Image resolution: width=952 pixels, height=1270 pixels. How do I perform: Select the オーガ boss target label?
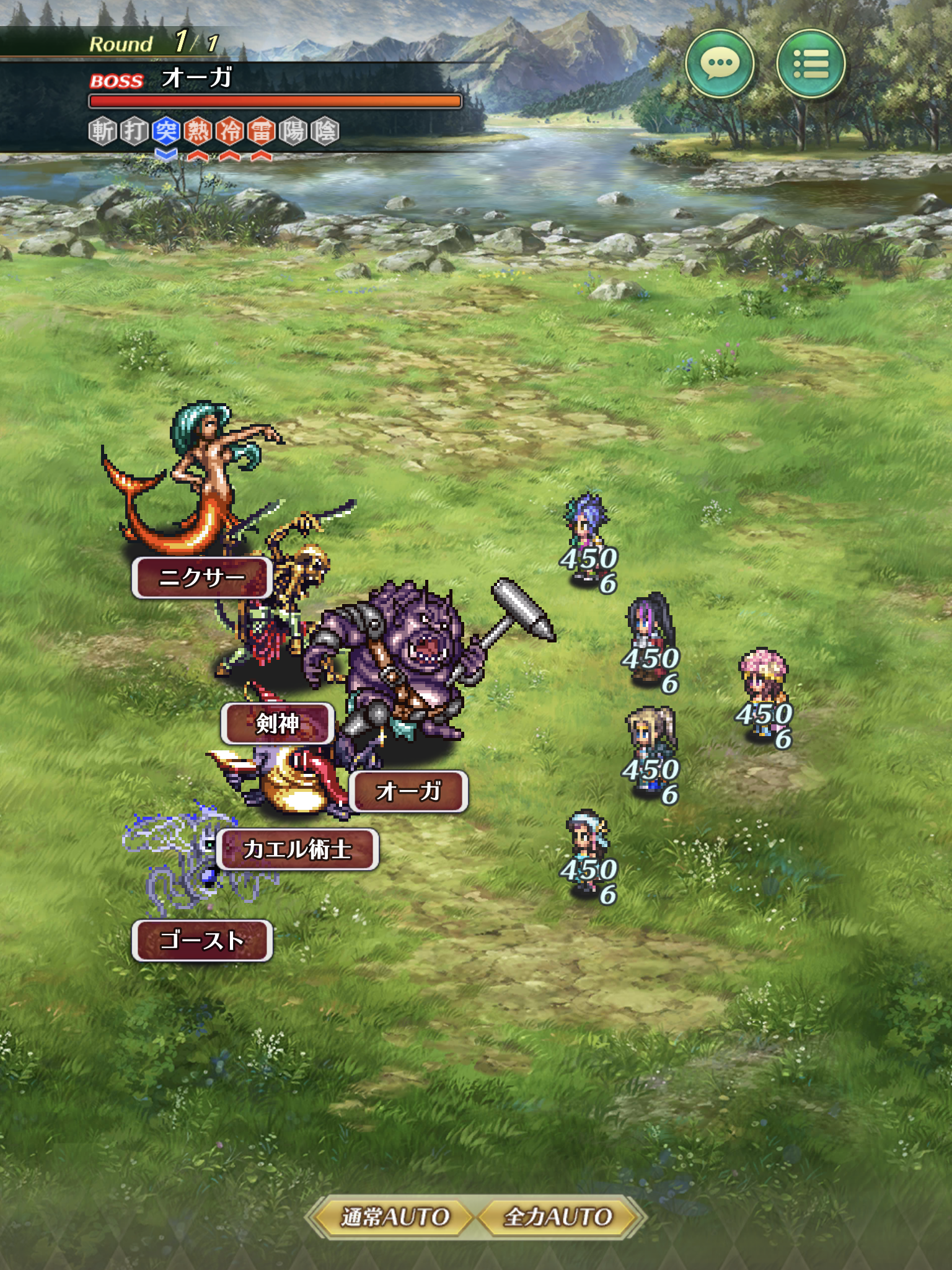[408, 791]
